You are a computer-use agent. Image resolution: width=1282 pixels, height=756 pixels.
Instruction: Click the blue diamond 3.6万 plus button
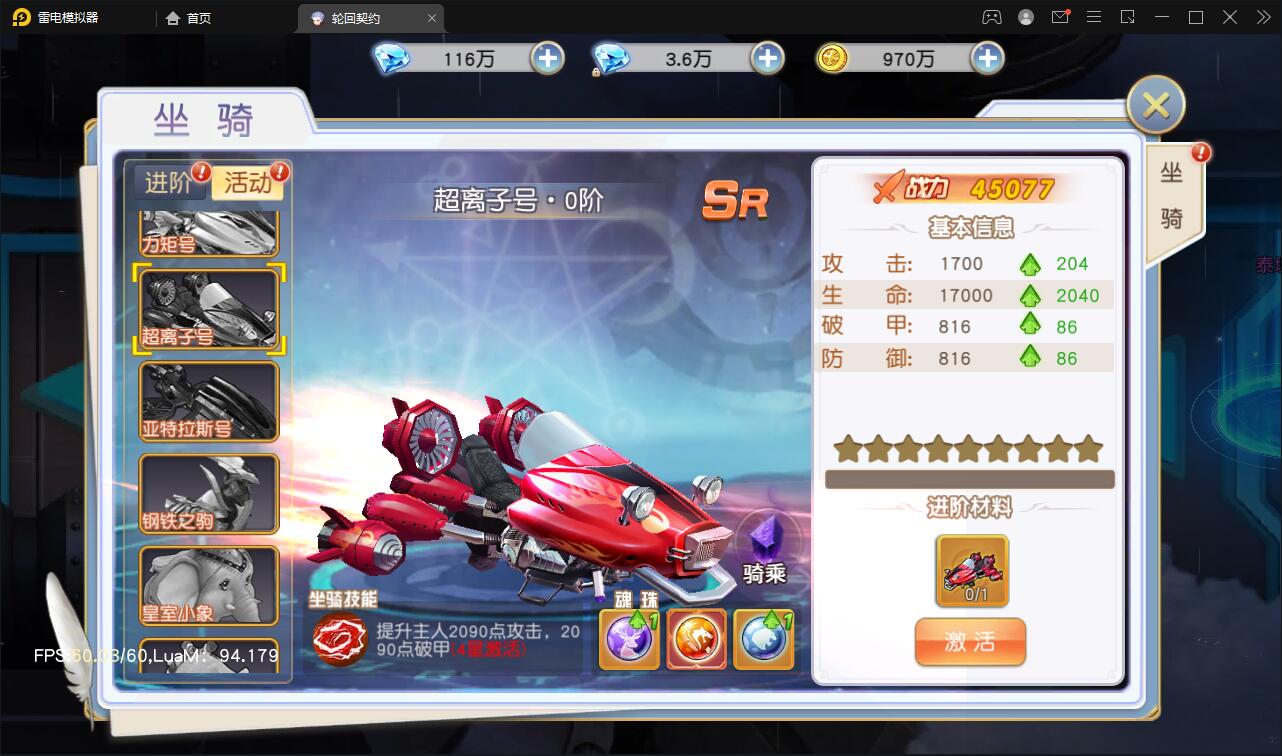(766, 58)
